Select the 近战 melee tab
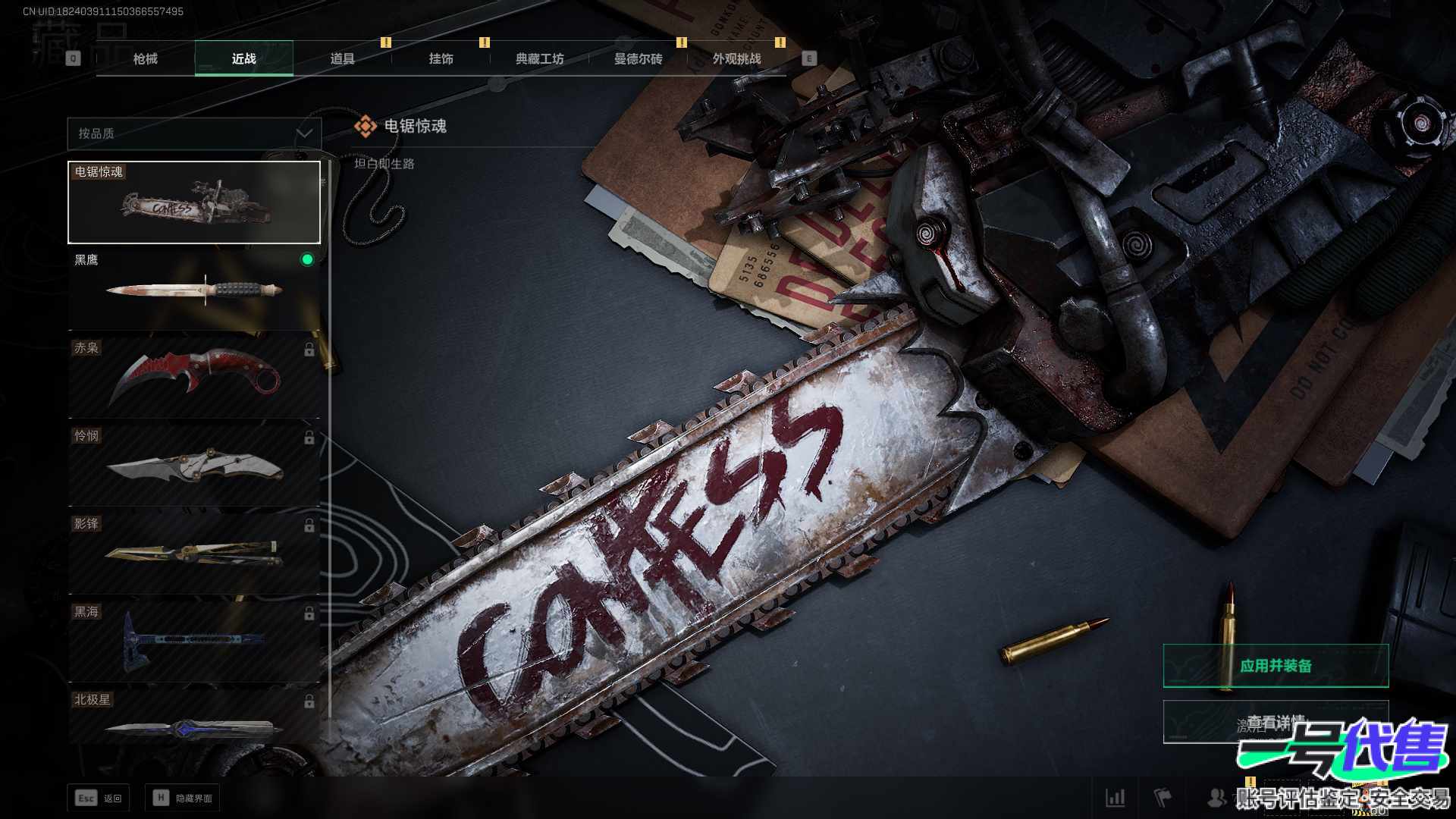This screenshot has height=819, width=1456. (x=243, y=58)
